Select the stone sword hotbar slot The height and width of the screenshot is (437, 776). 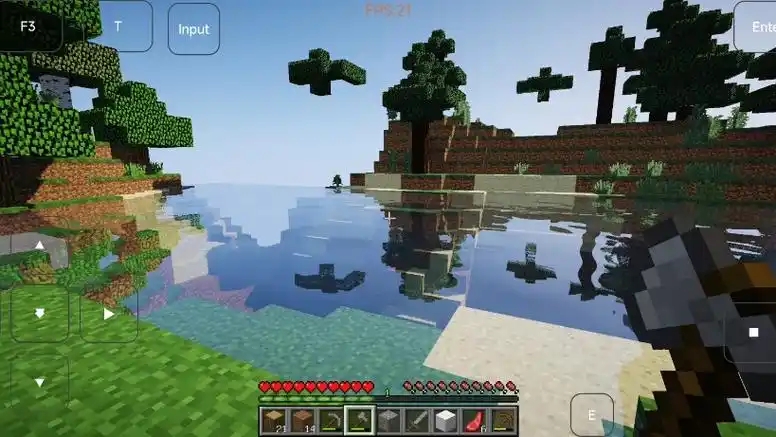click(x=417, y=420)
